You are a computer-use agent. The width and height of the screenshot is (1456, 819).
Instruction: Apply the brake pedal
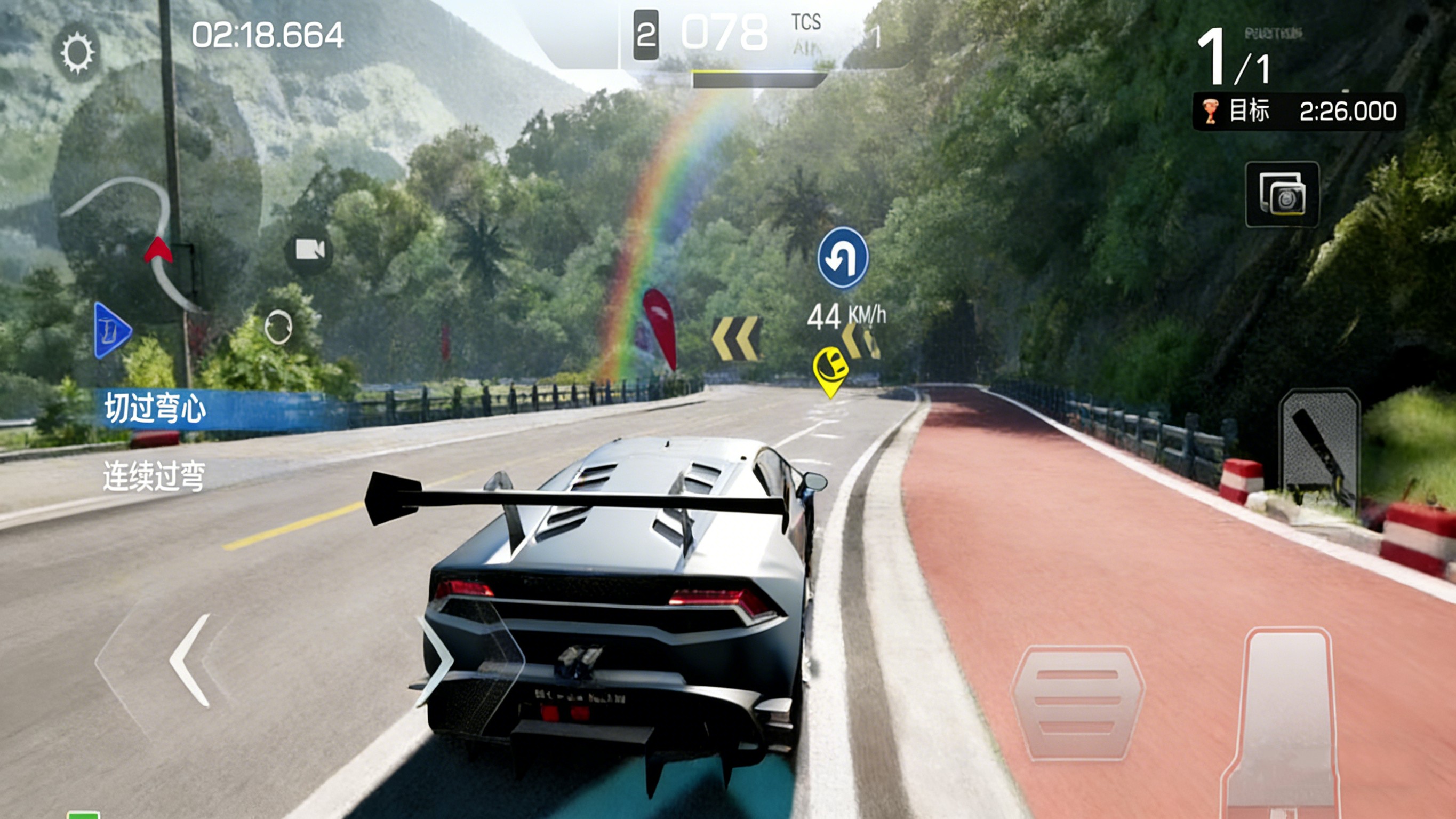(x=1077, y=702)
